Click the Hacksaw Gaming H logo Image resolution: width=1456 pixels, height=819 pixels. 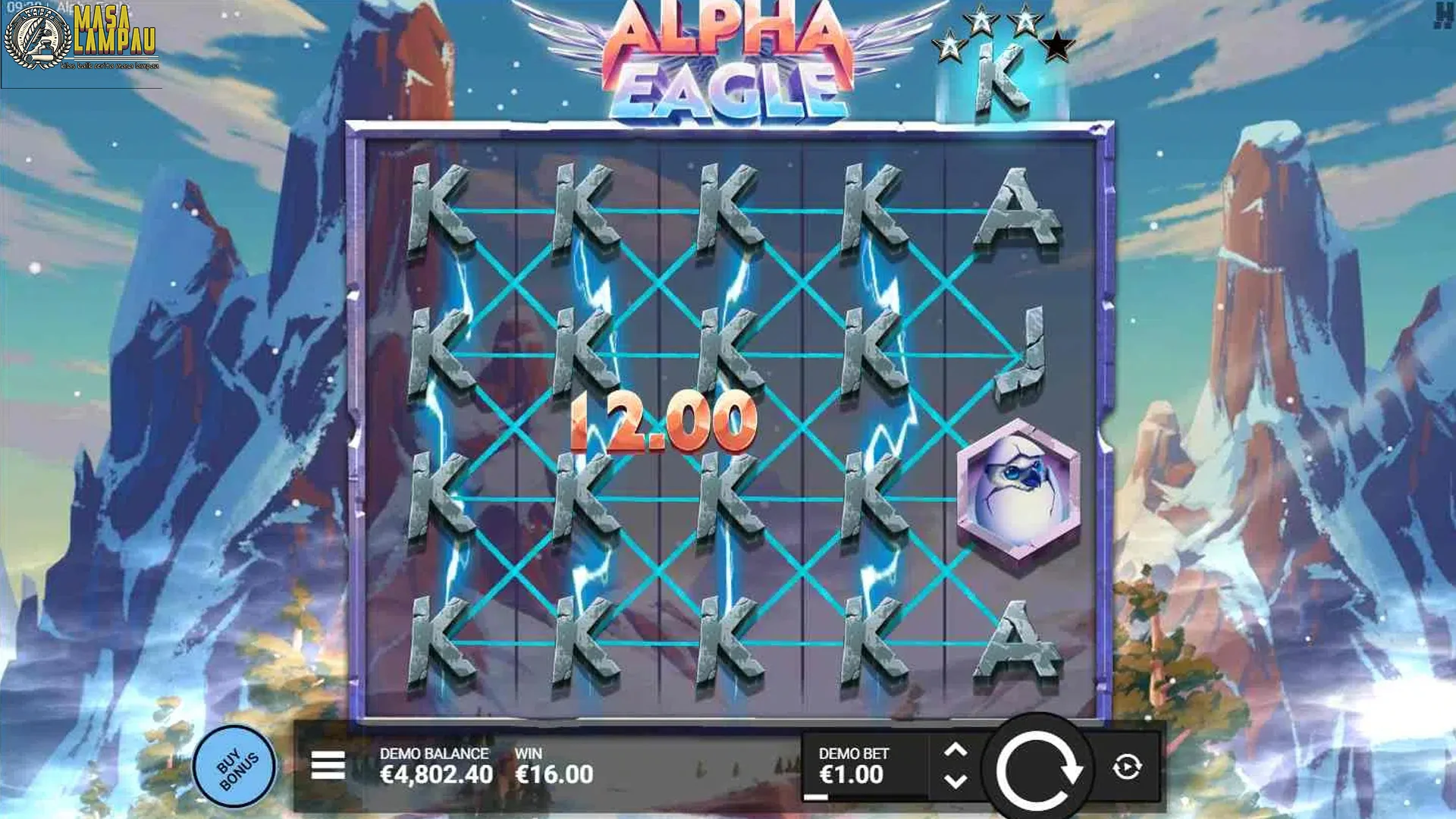(1445, 15)
